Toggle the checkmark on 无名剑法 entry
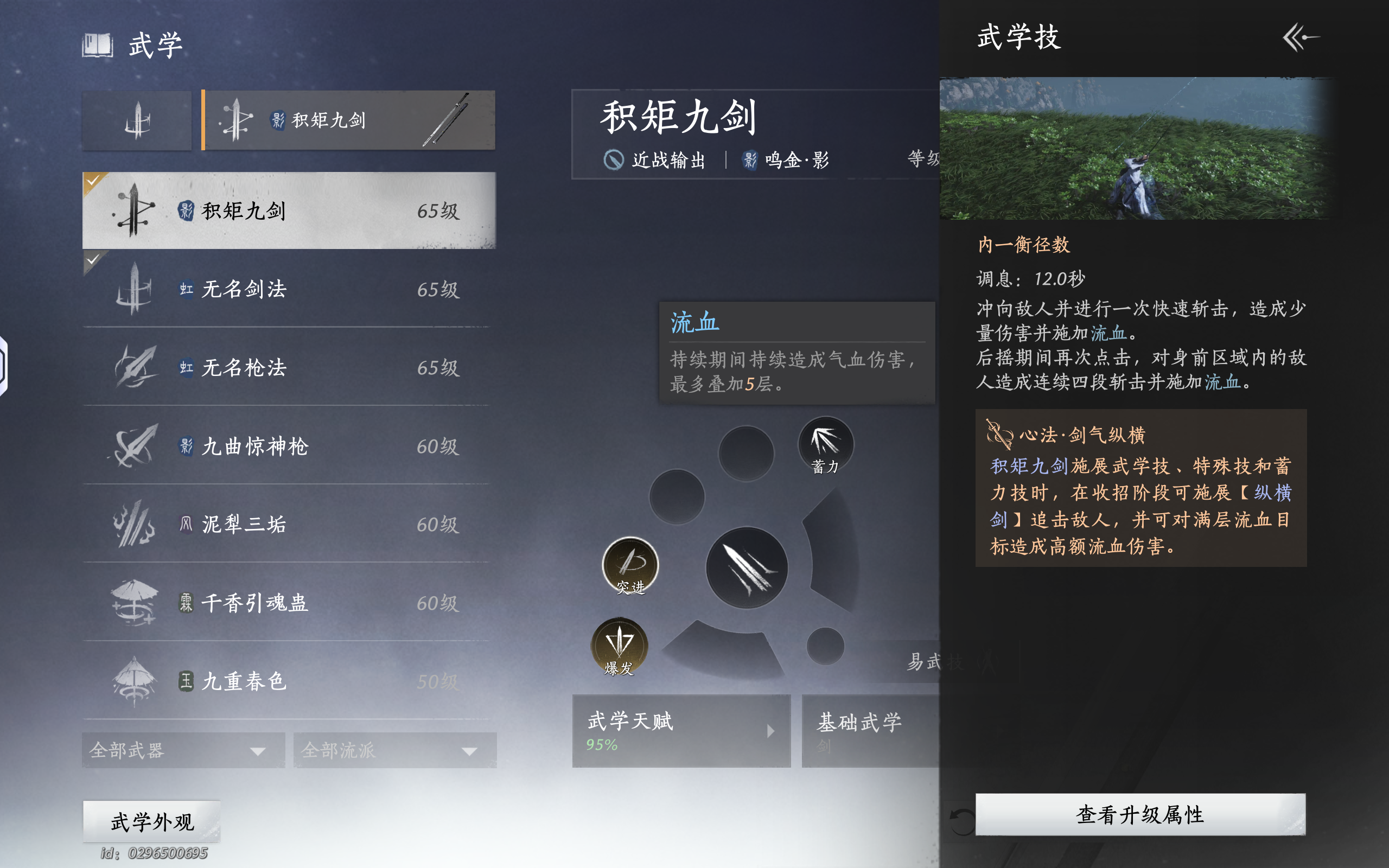 [92, 261]
